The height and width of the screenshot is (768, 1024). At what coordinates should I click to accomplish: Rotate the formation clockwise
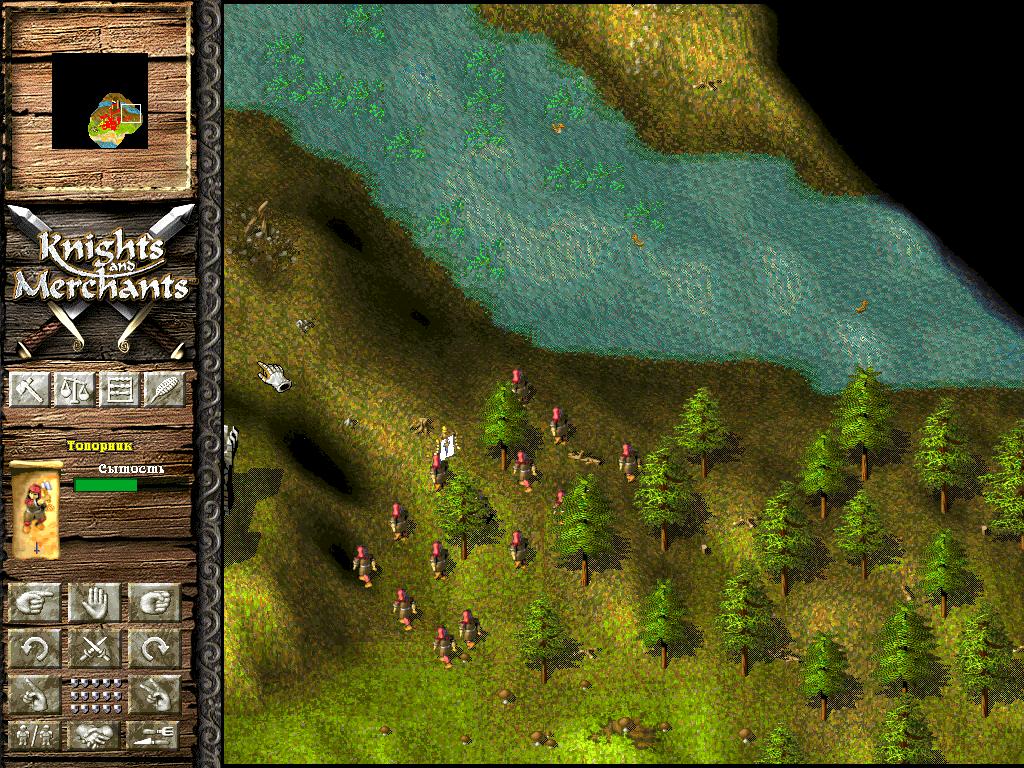coord(154,649)
